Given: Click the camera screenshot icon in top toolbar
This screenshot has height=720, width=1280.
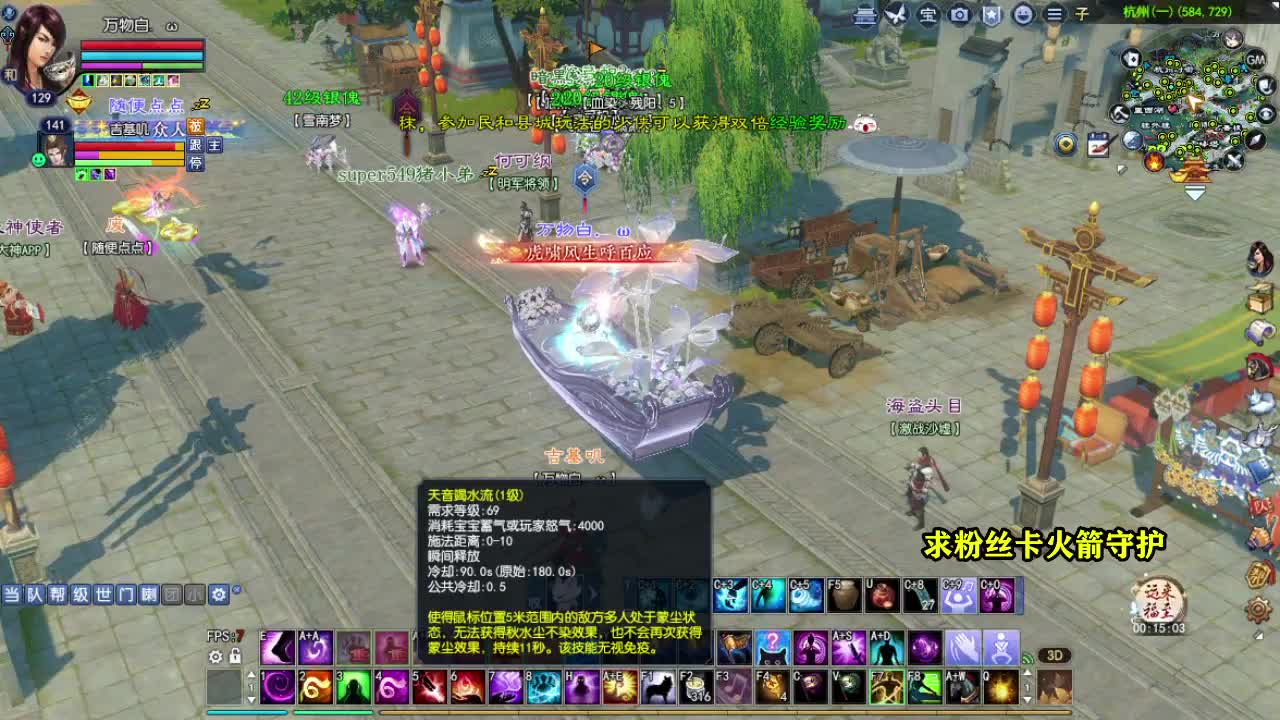Looking at the screenshot, I should click(959, 14).
